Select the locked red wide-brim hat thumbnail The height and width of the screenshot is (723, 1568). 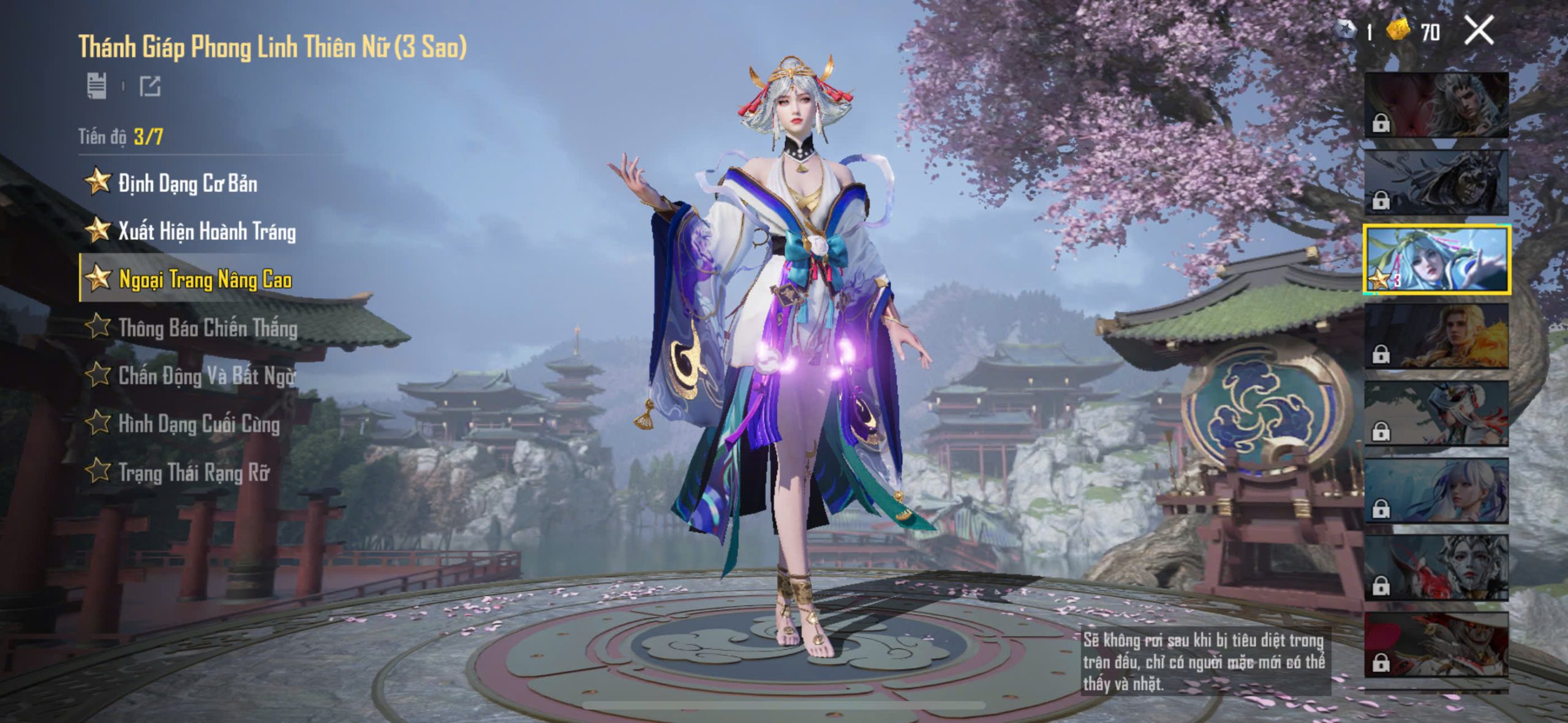pyautogui.click(x=1436, y=645)
